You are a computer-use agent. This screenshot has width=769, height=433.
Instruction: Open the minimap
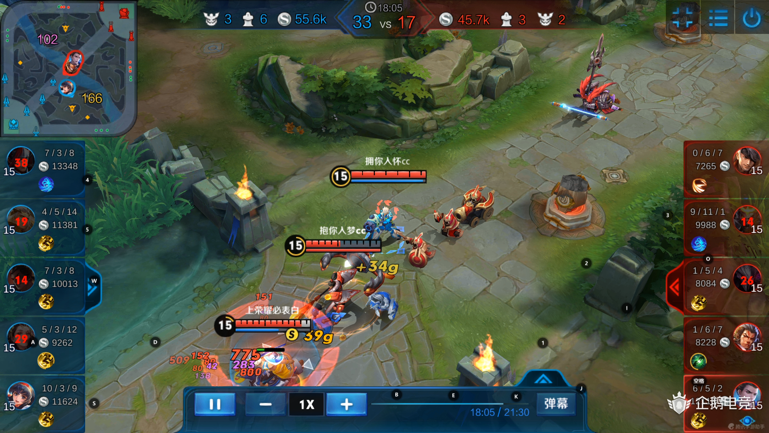click(68, 67)
